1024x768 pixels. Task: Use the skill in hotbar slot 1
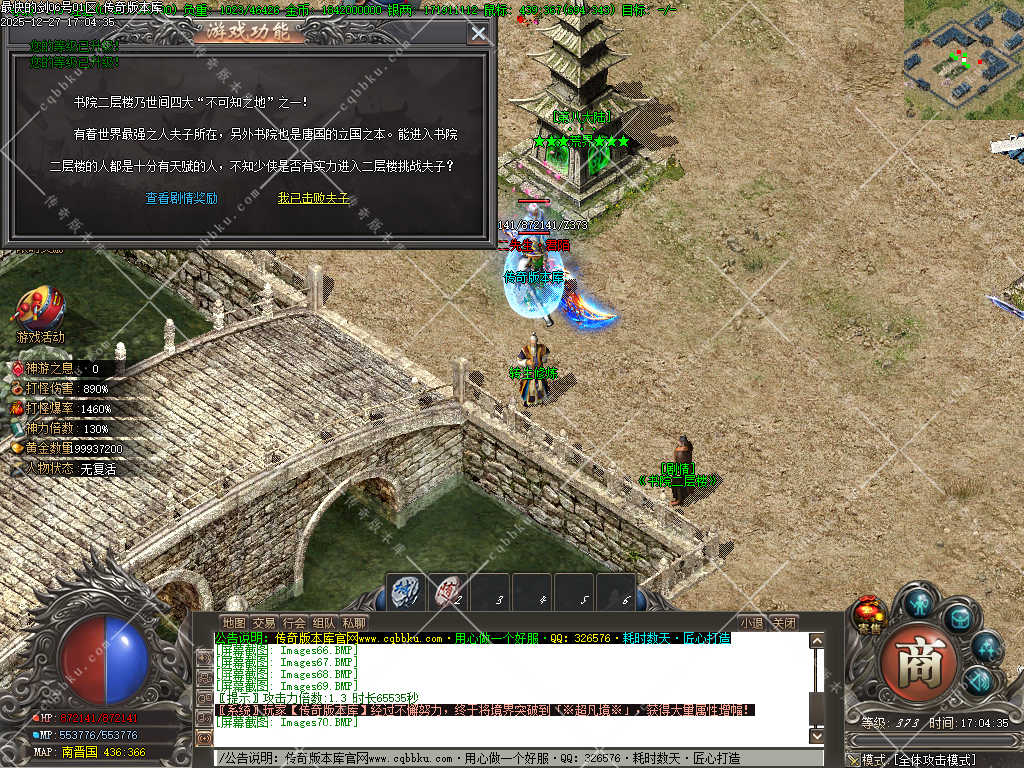(x=405, y=592)
